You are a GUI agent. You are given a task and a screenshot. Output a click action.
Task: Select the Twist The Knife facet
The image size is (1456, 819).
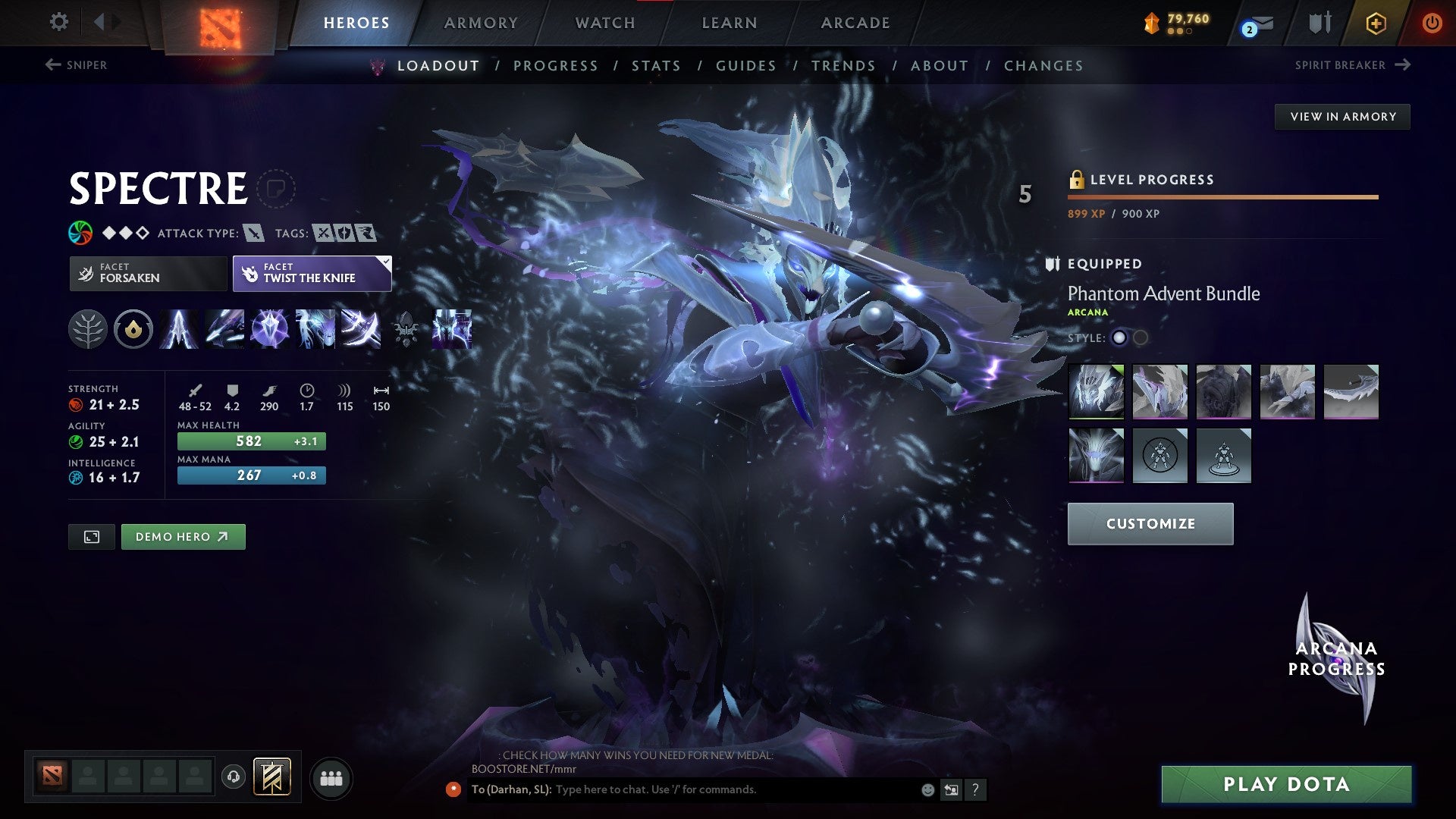[312, 273]
